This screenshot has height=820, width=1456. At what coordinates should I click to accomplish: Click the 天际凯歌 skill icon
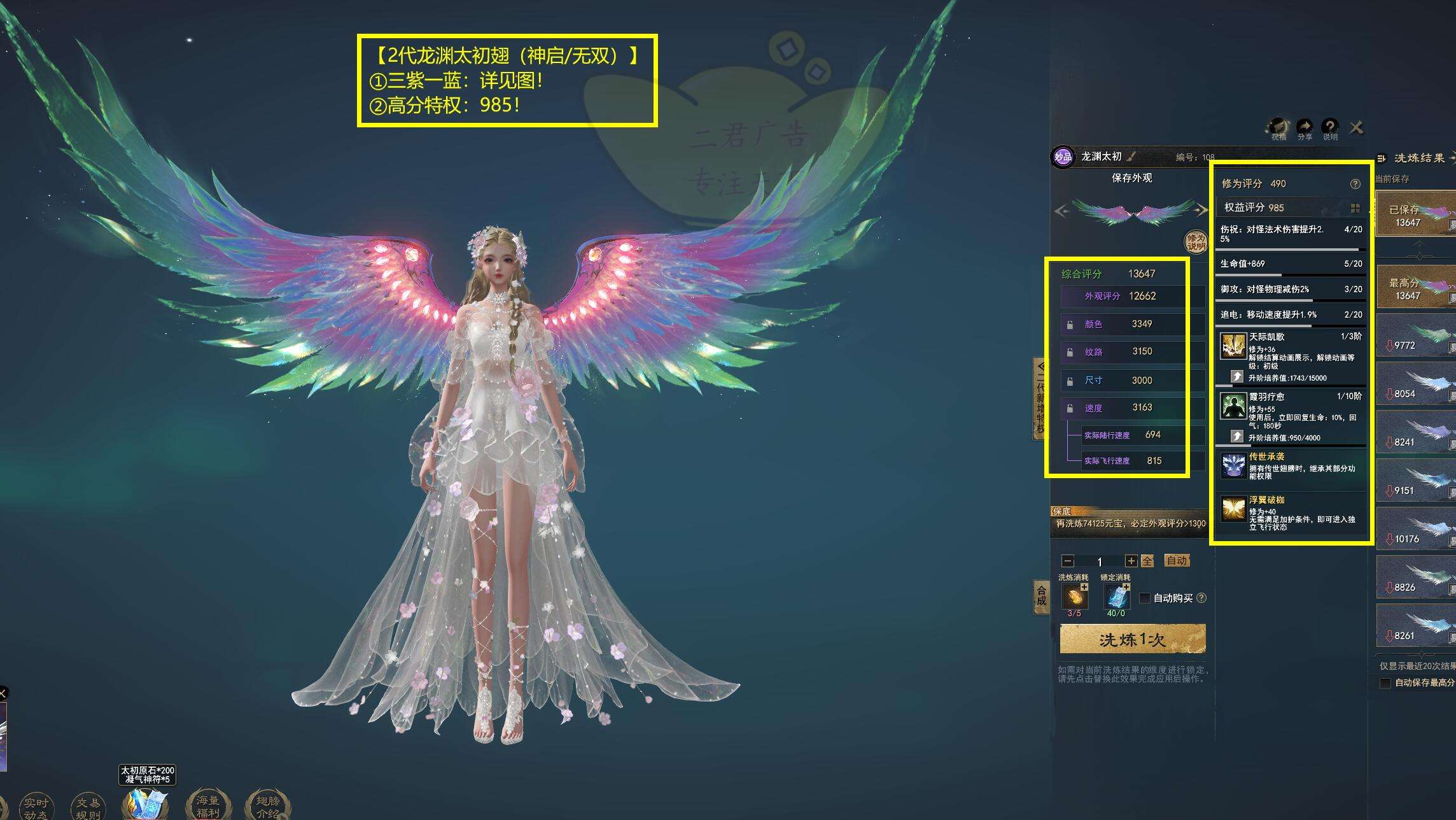1233,346
